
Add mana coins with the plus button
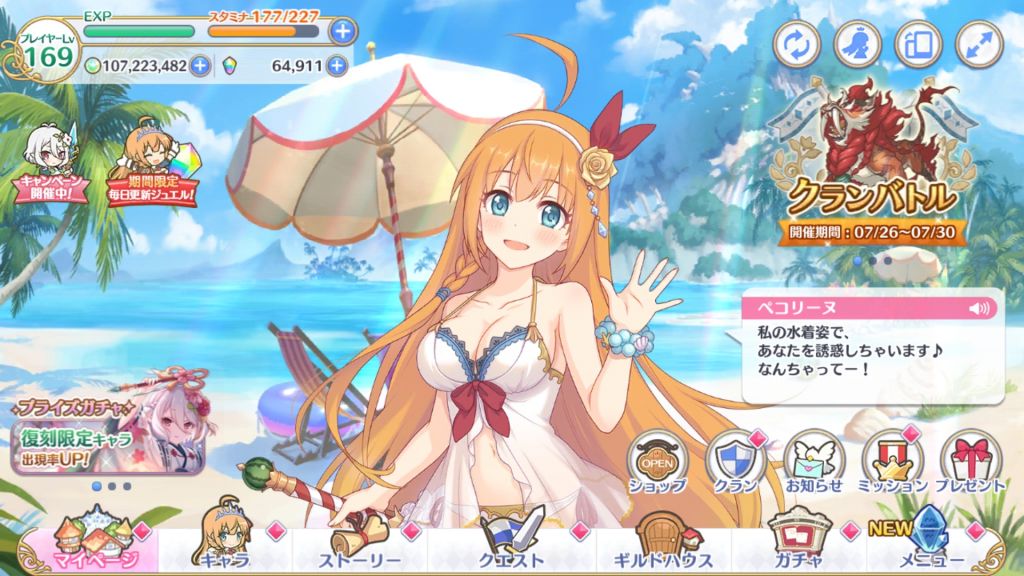200,67
